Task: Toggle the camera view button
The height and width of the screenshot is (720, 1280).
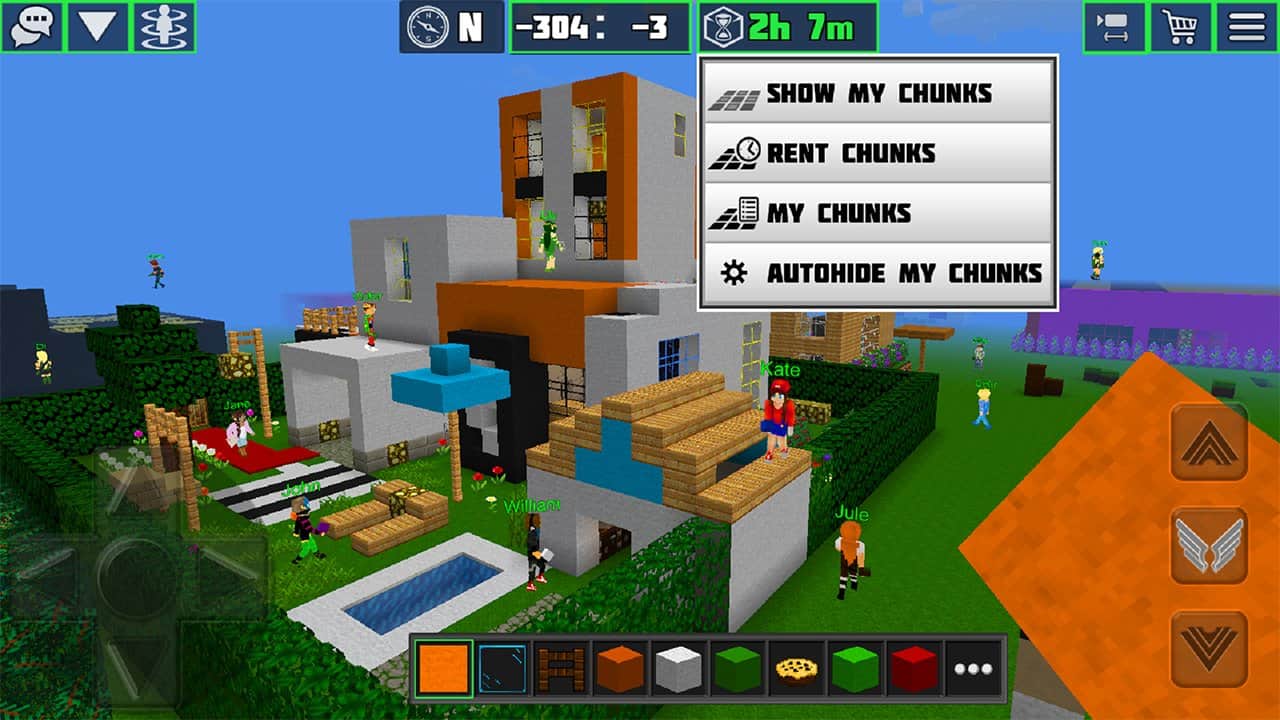Action: tap(1114, 27)
